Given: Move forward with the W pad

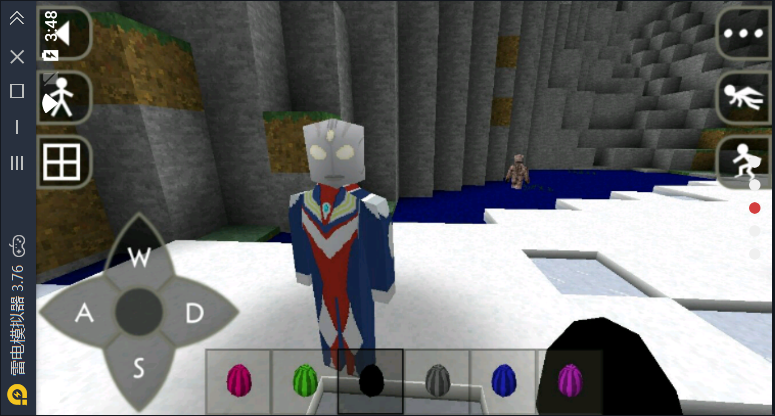Looking at the screenshot, I should 139,257.
